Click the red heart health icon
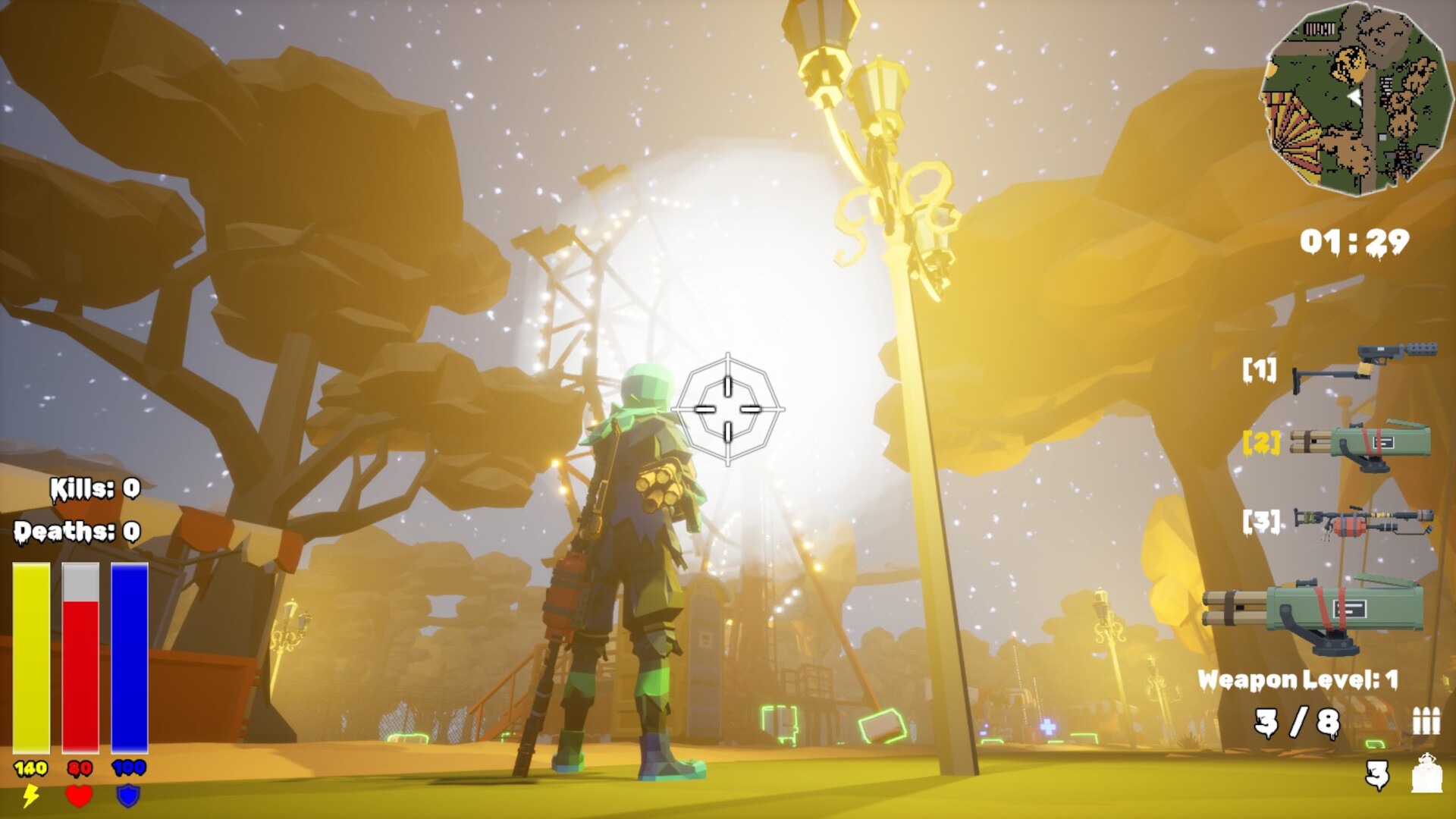Screen dimensions: 1456x819 pos(80,795)
